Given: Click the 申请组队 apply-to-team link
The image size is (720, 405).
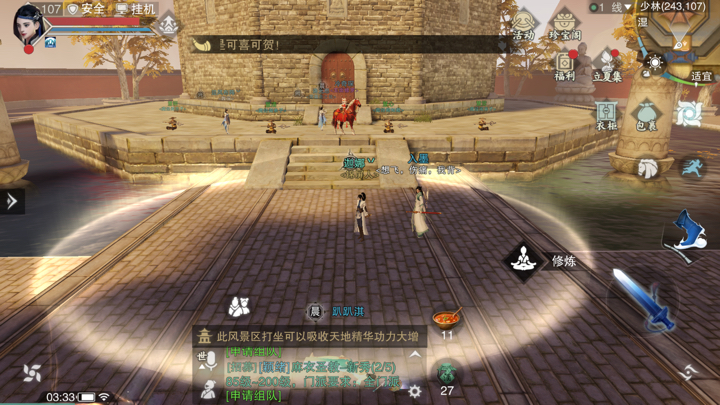Looking at the screenshot, I should click(x=254, y=396).
